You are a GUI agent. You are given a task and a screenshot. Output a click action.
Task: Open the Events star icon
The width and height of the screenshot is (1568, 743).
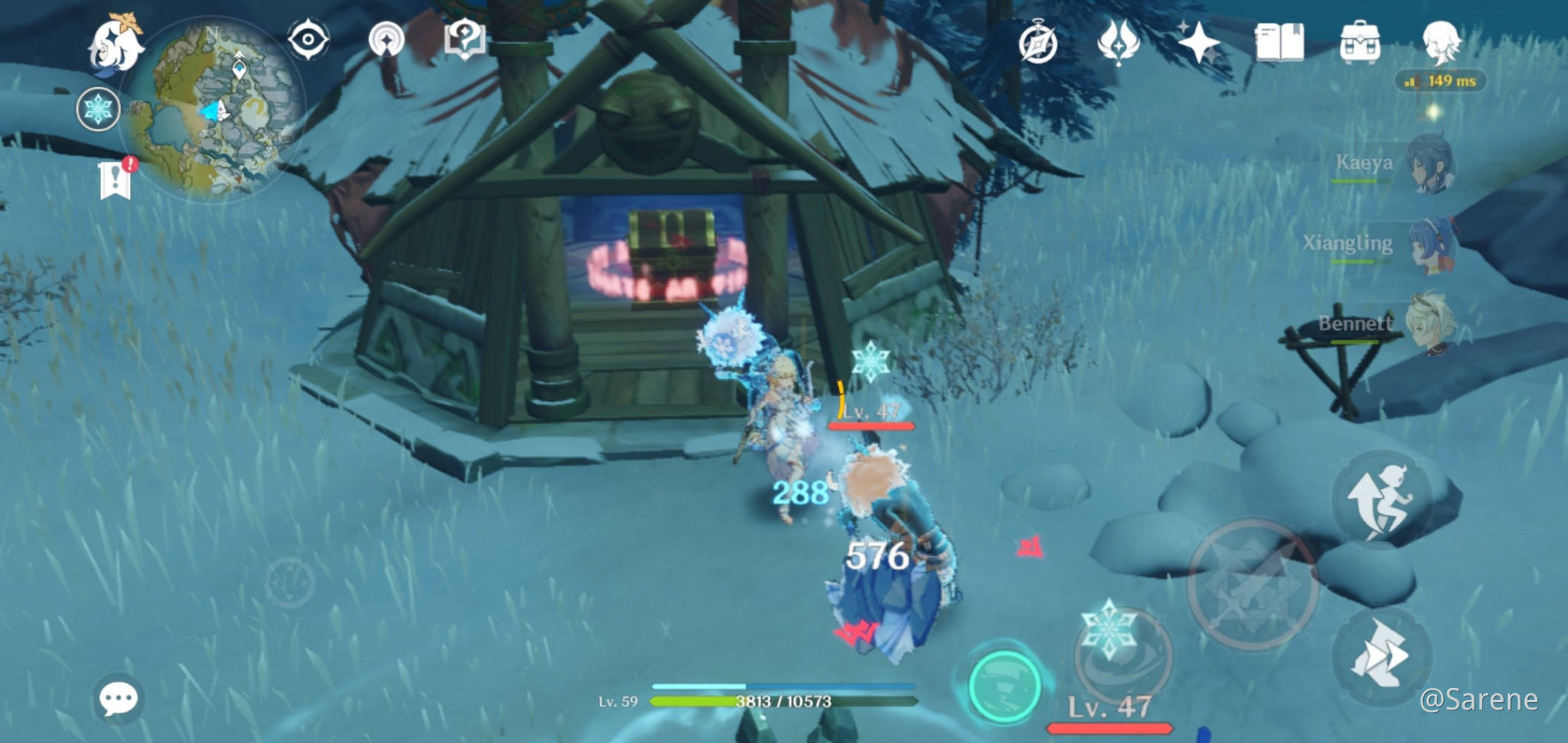[x=1198, y=41]
